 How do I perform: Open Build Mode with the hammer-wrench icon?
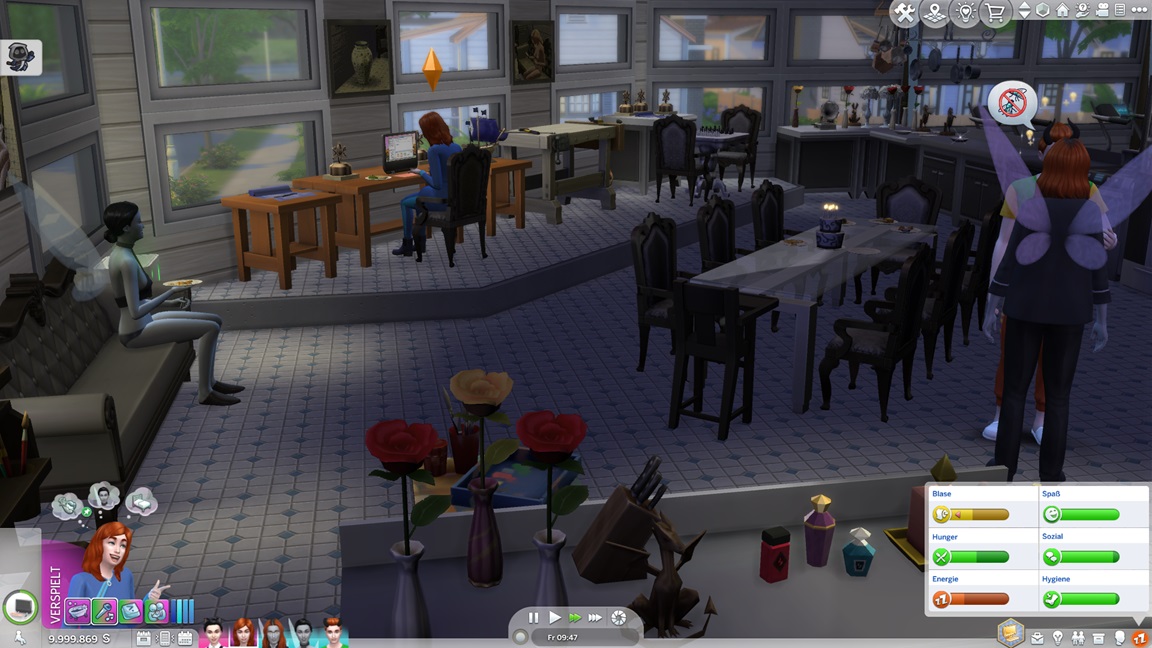coord(904,13)
